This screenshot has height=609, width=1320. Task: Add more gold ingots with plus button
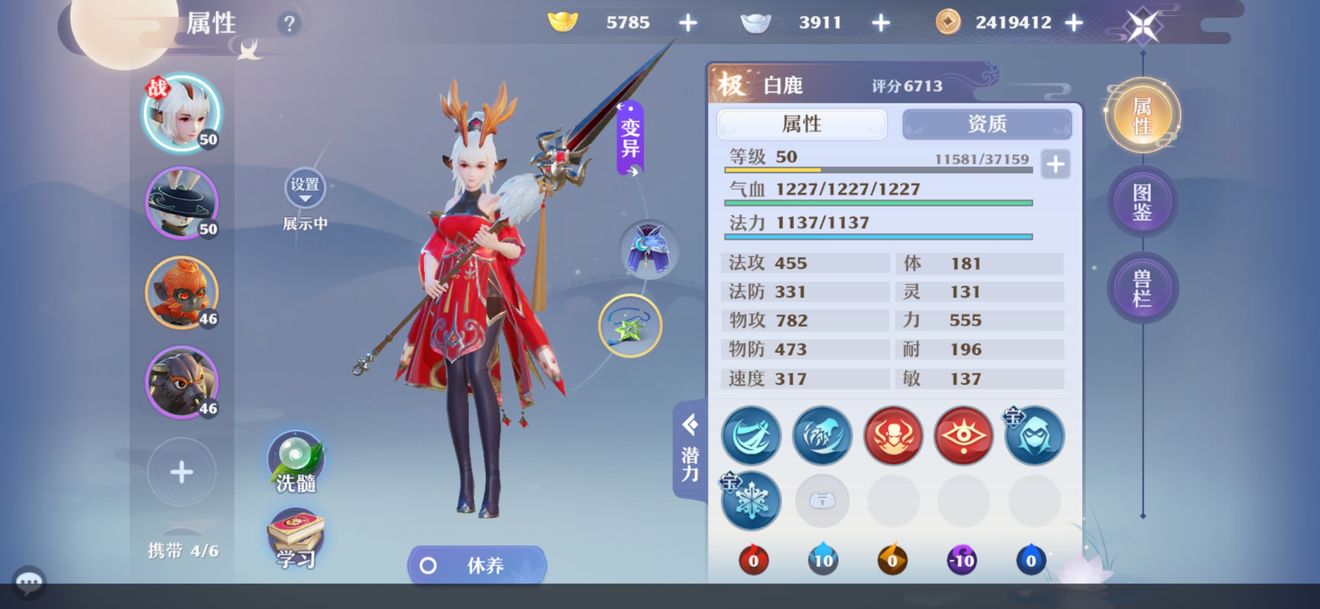coord(688,23)
